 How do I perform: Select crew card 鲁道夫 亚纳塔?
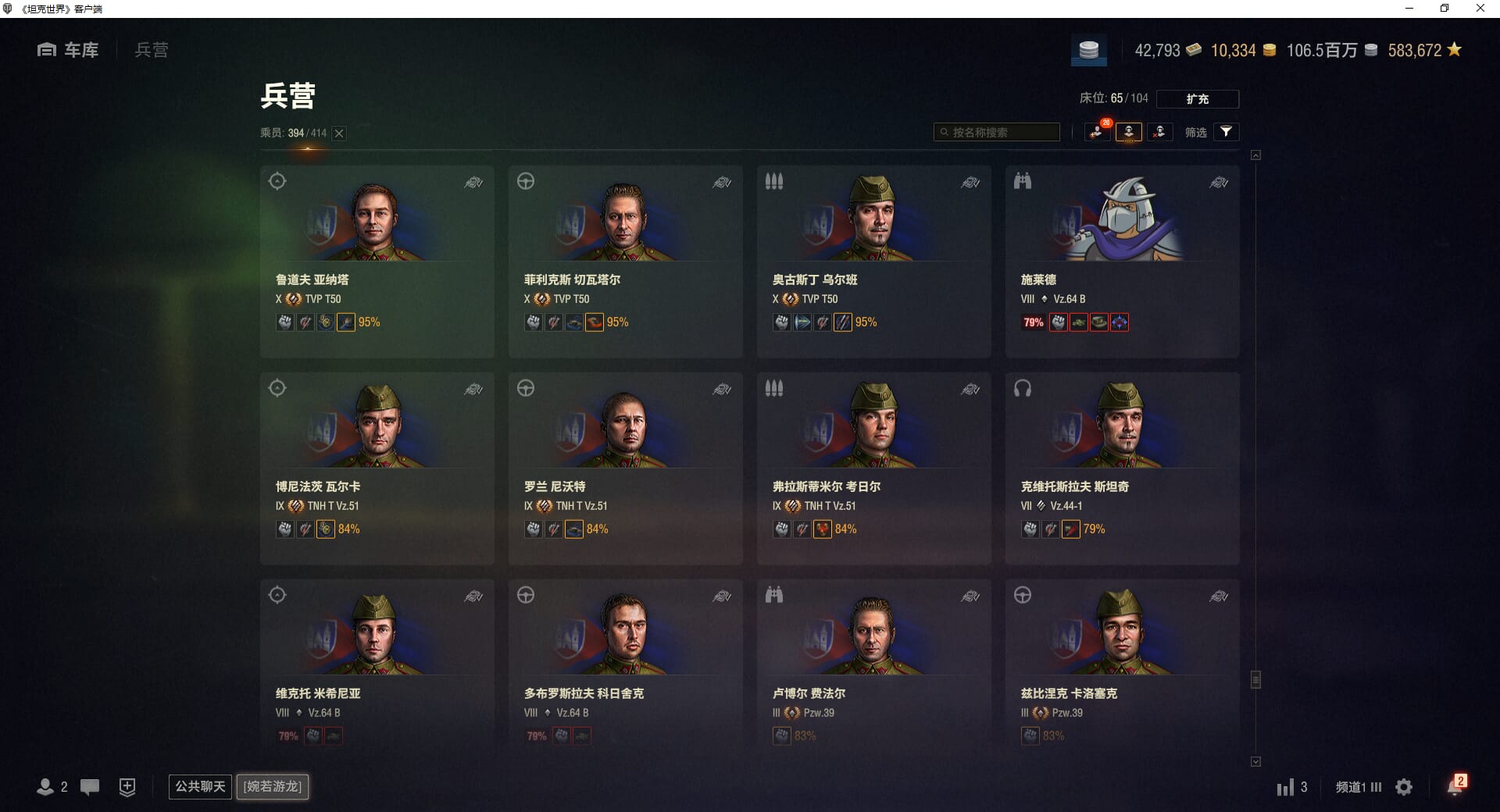coord(377,261)
